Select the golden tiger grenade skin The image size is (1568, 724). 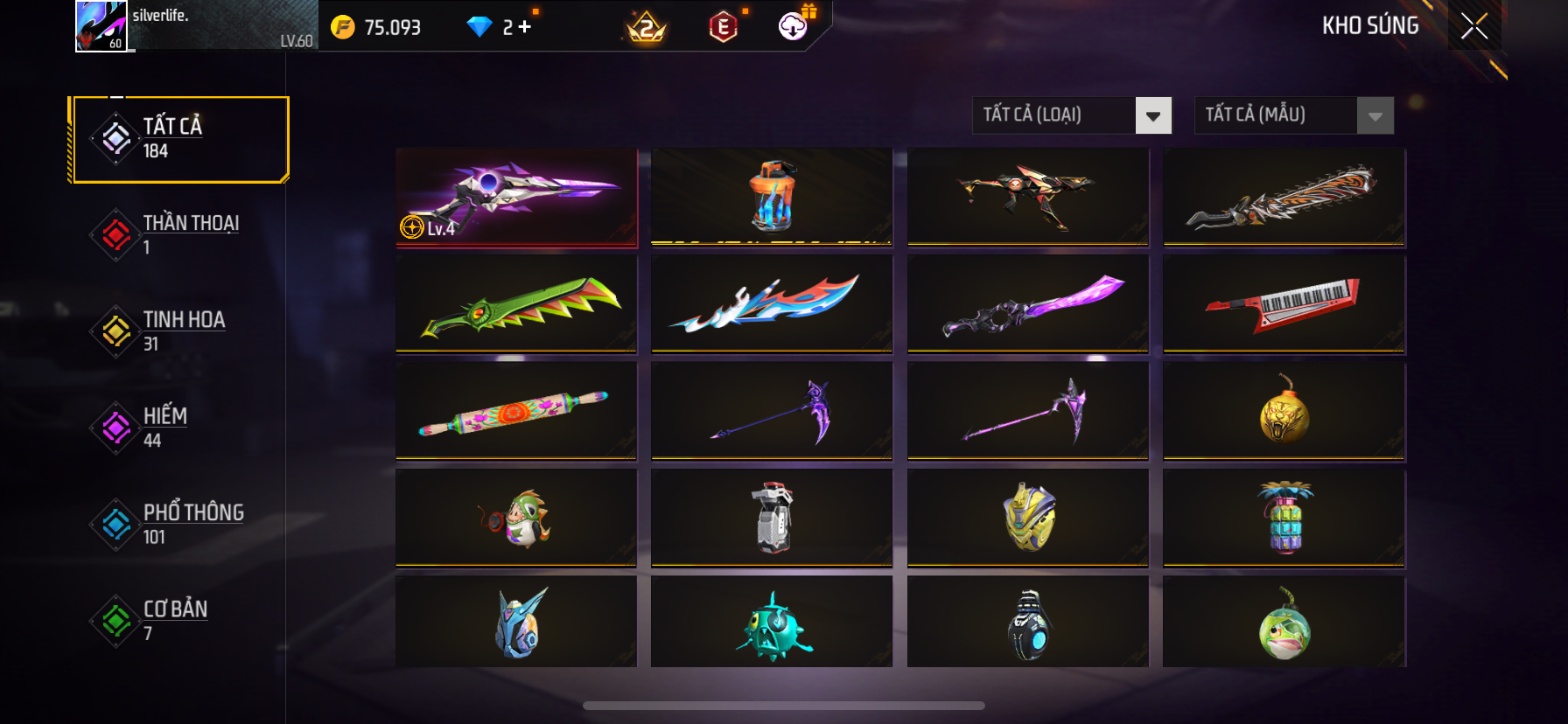(x=1284, y=411)
